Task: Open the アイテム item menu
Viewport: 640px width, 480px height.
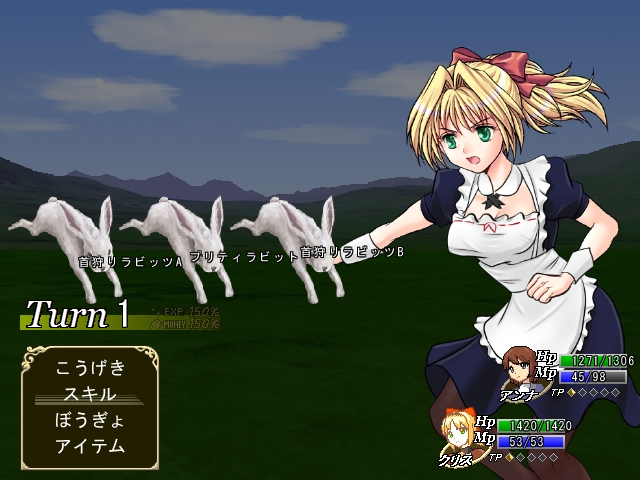Action: (x=90, y=446)
